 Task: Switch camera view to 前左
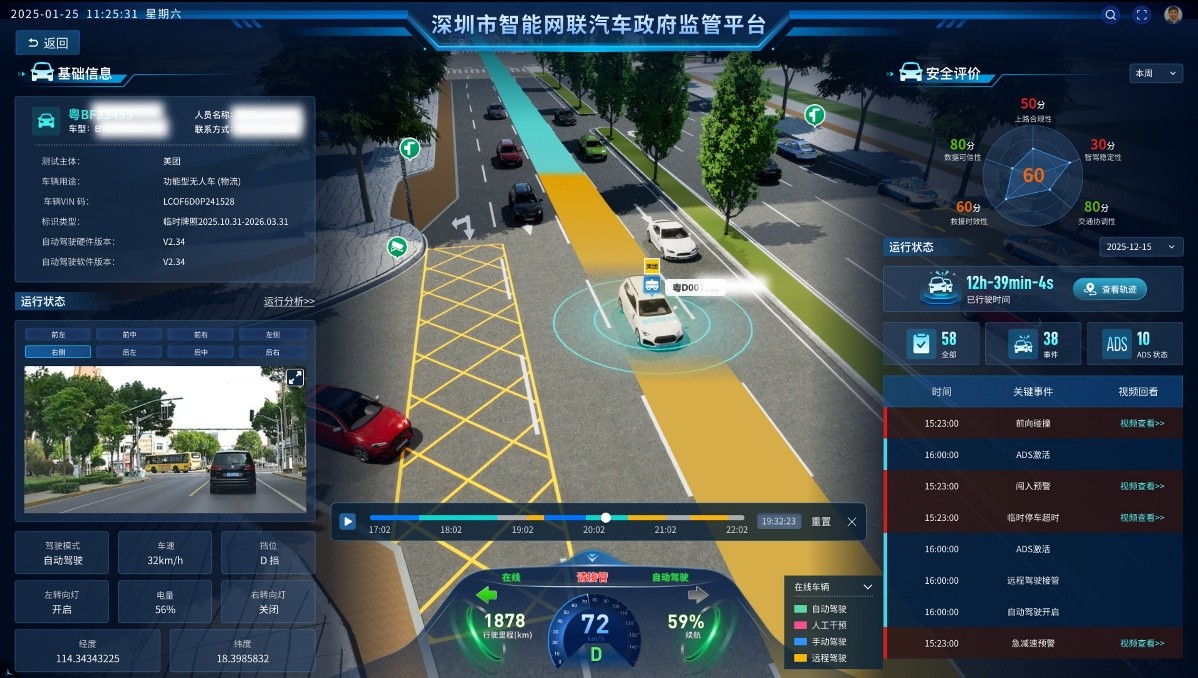58,335
